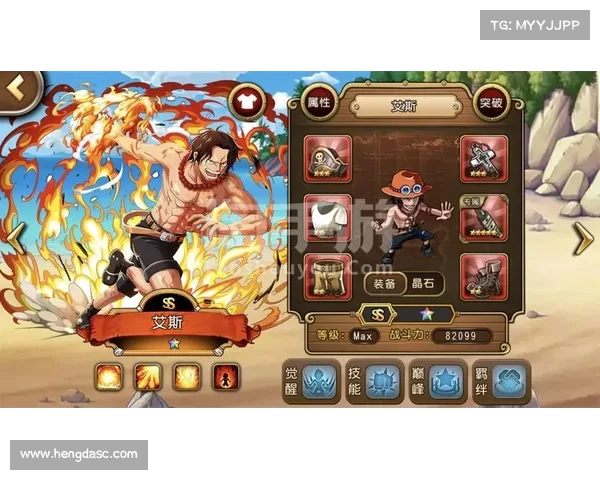Screen dimensions: 600x480
Task: Switch to the 晶石 crystal tab
Action: pos(421,284)
